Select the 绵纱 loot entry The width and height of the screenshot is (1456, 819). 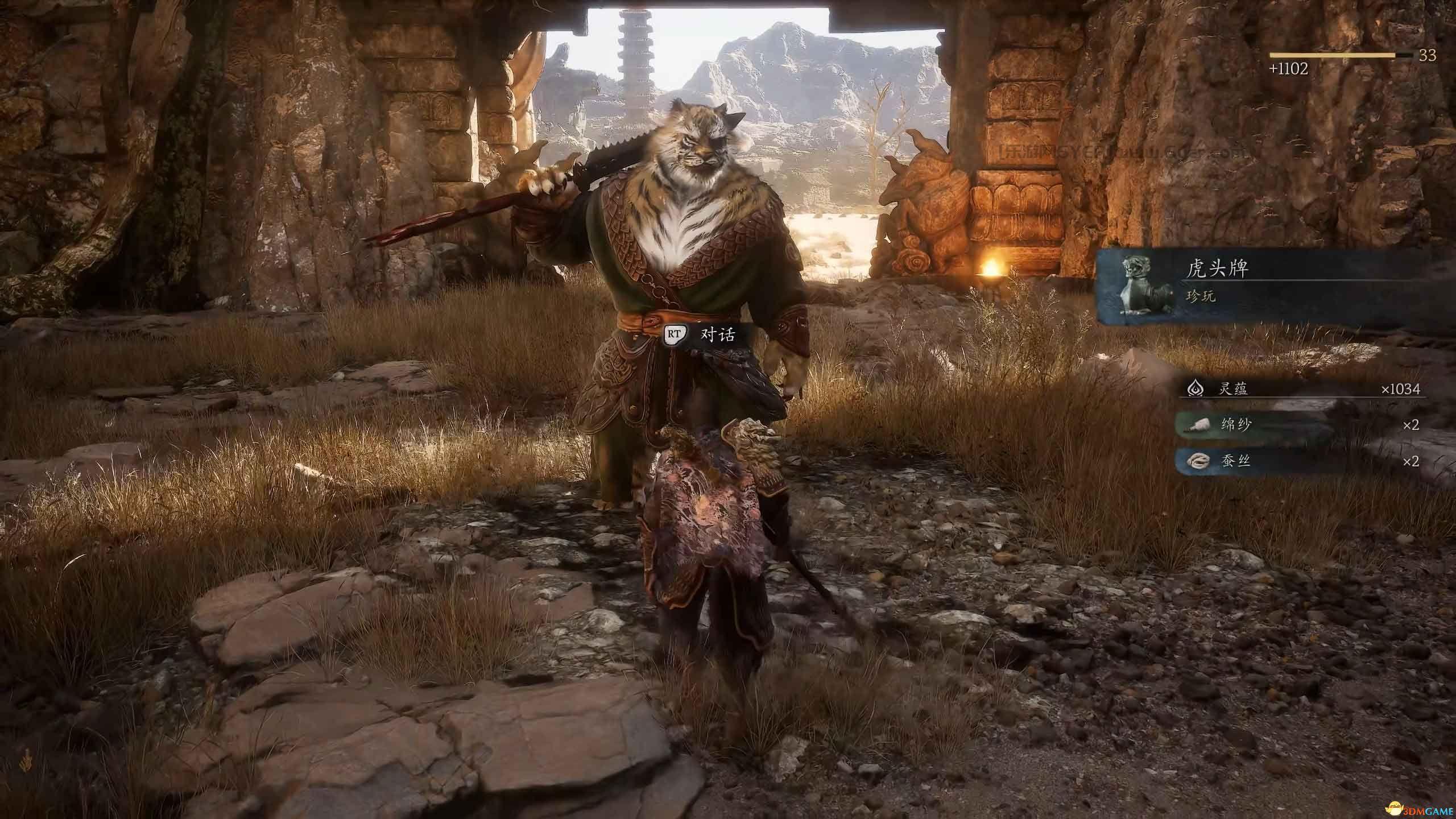click(x=1302, y=425)
